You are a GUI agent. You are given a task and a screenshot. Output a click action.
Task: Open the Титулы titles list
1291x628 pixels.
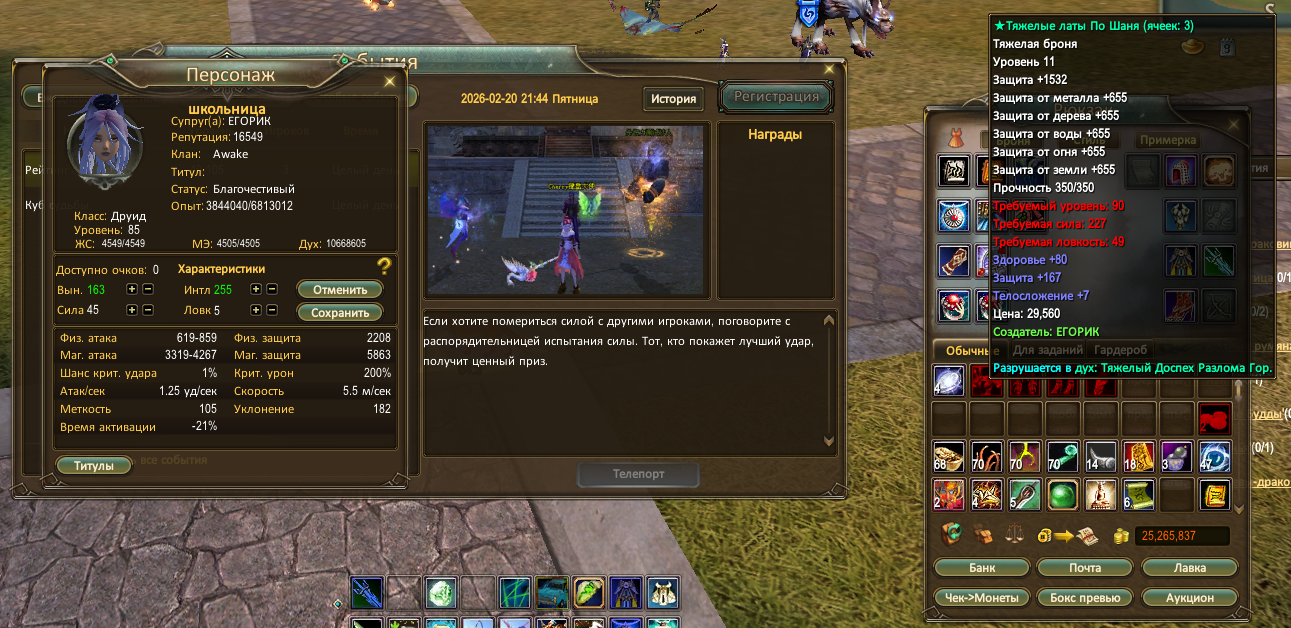[x=94, y=466]
